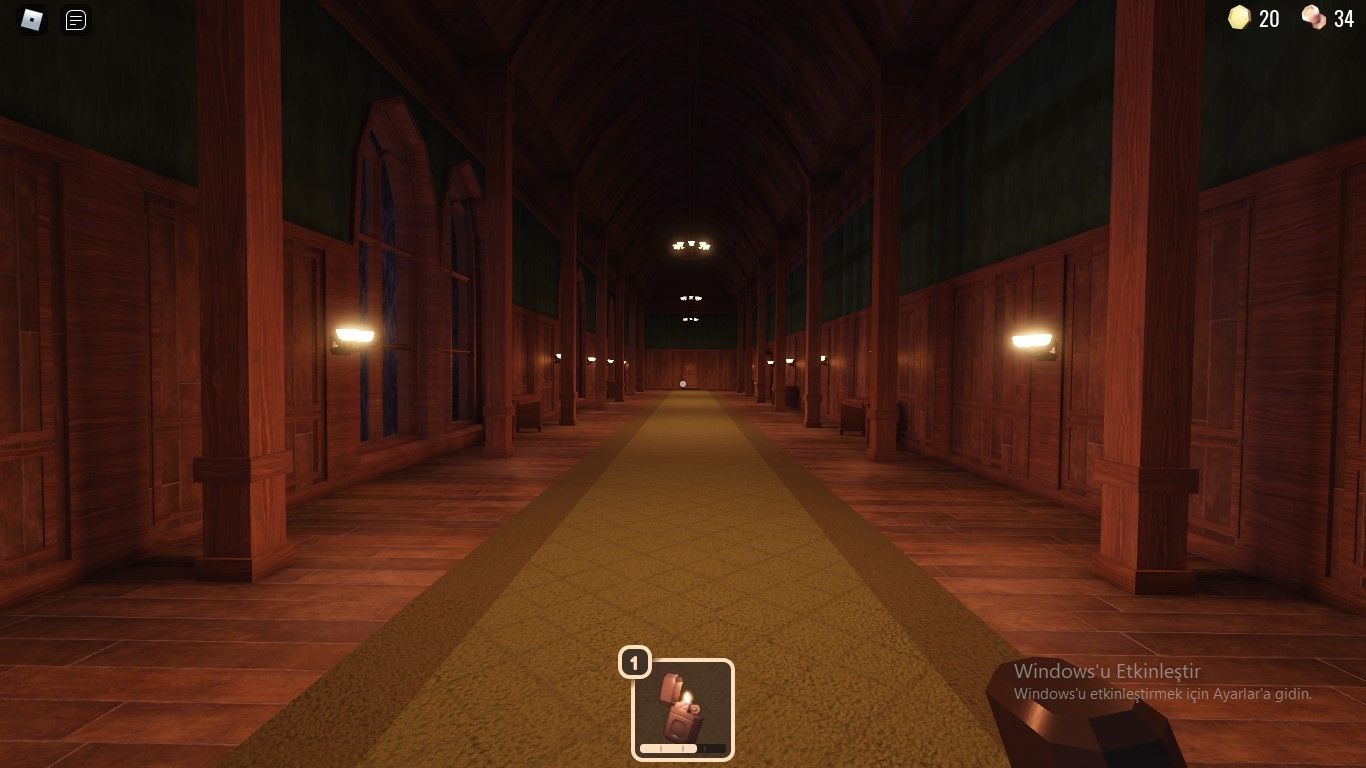Click the gold coin currency icon
This screenshot has width=1366, height=768.
click(x=1239, y=18)
